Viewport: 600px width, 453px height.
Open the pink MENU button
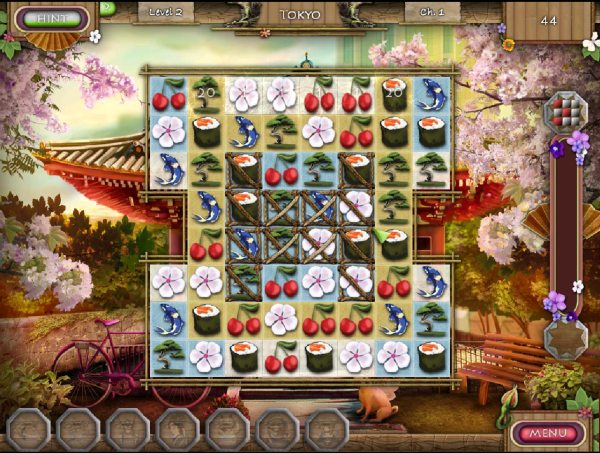[547, 433]
